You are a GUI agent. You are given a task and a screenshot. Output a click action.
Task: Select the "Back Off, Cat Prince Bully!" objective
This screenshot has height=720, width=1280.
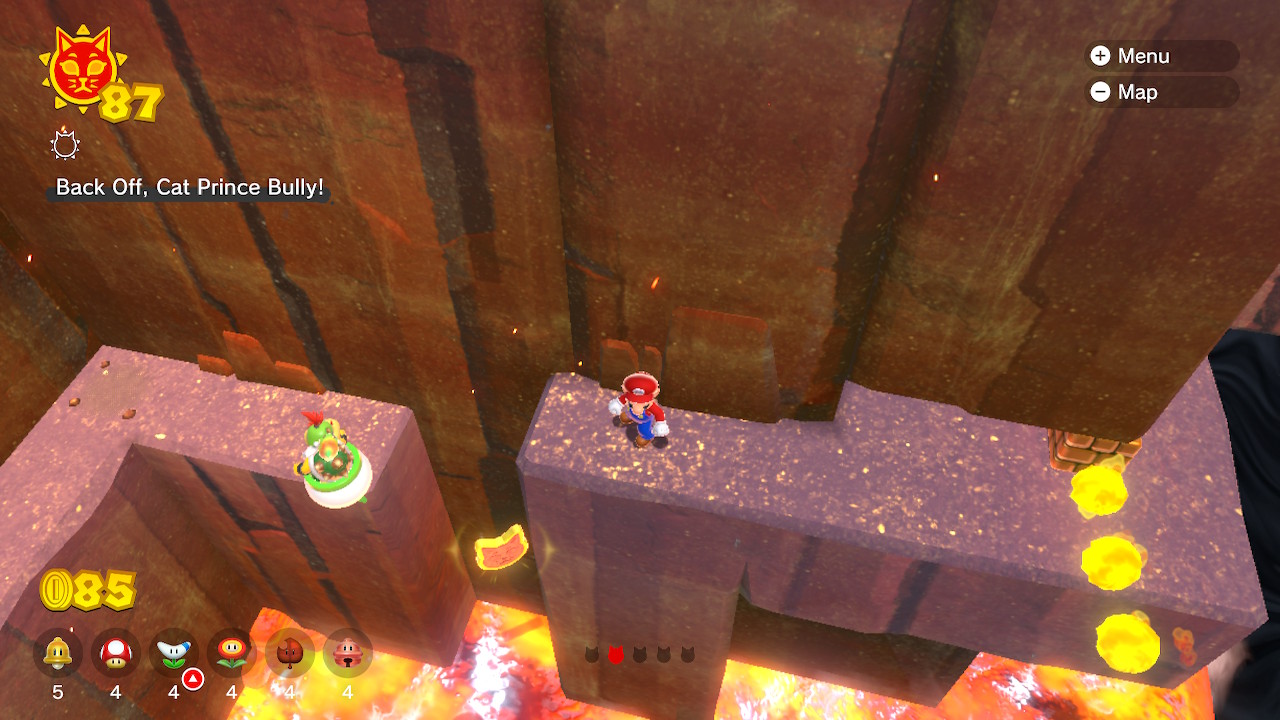(190, 187)
